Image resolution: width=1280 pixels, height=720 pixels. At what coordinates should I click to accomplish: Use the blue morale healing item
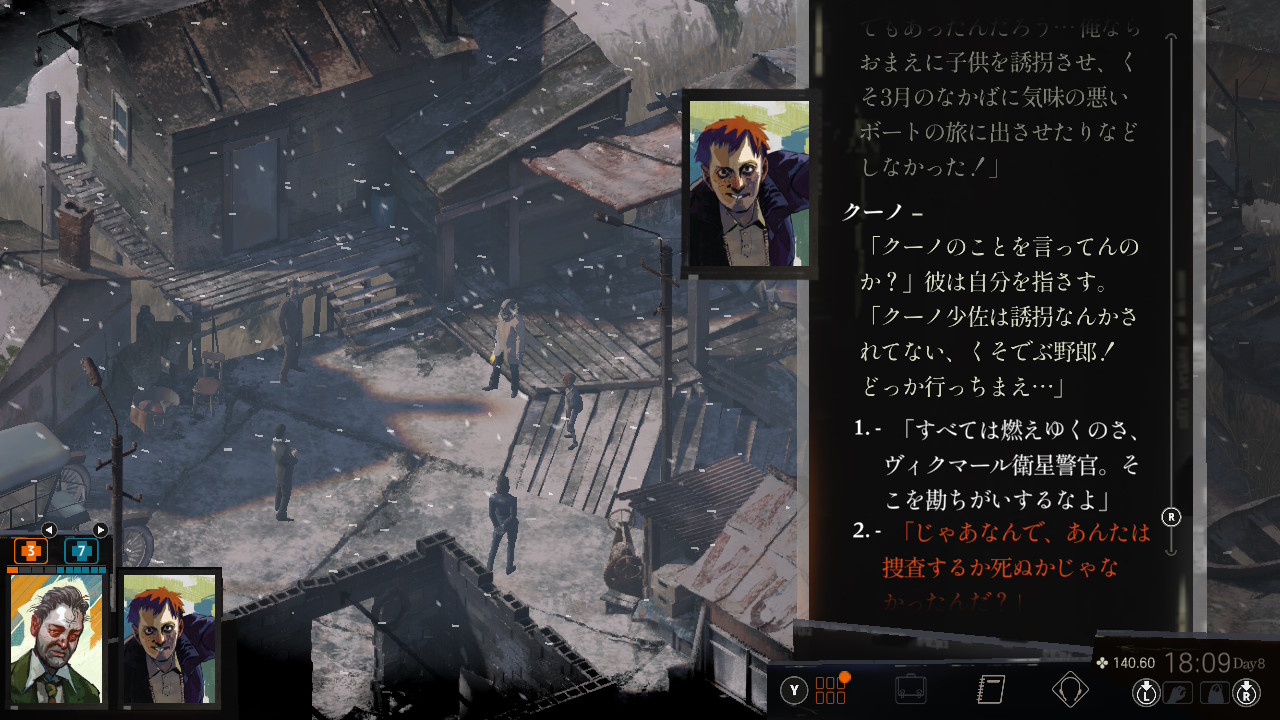(81, 550)
